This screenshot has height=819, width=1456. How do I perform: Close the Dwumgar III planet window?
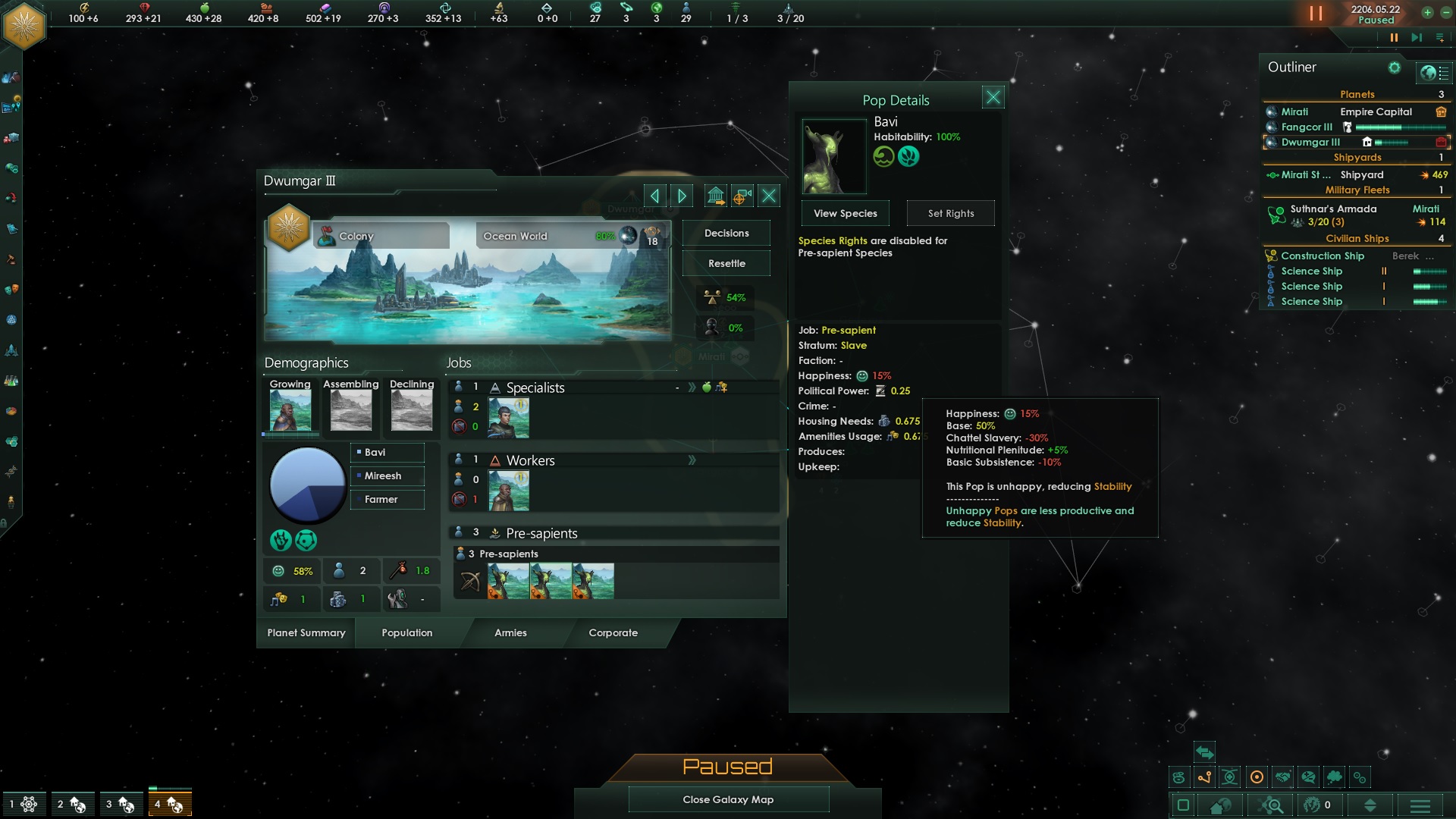tap(769, 196)
